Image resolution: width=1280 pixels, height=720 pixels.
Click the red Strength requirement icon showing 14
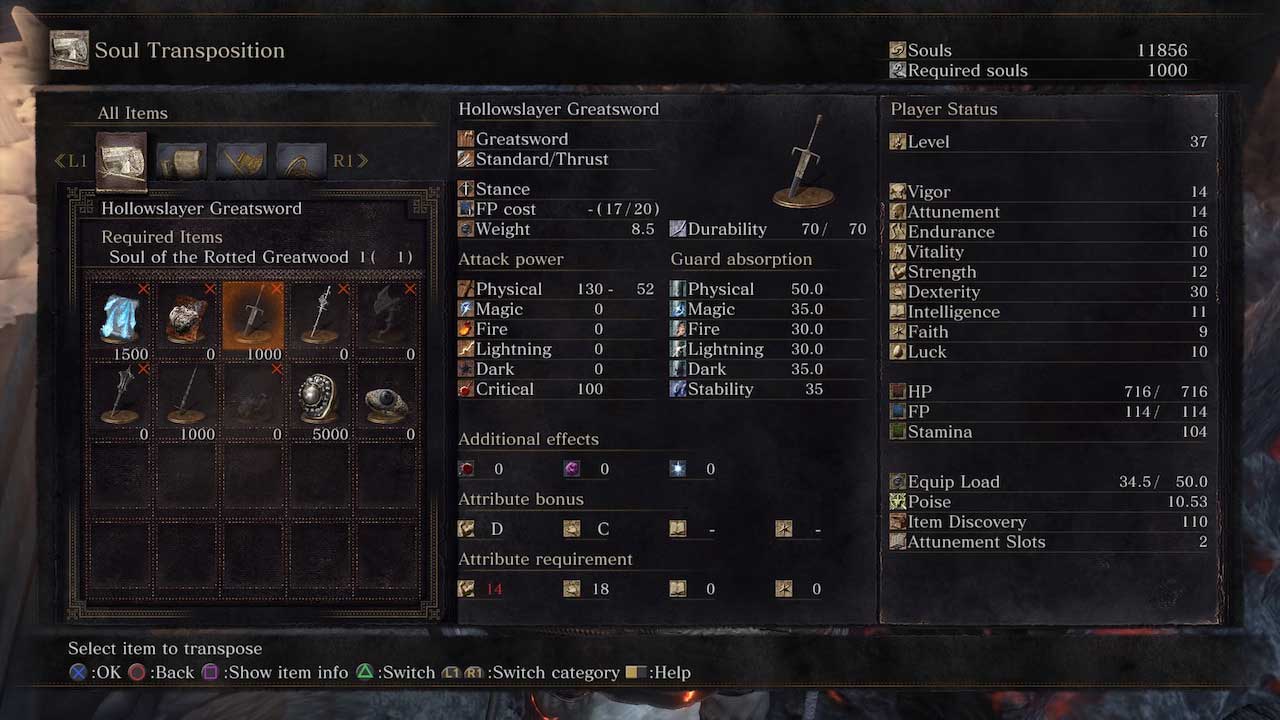click(x=466, y=588)
